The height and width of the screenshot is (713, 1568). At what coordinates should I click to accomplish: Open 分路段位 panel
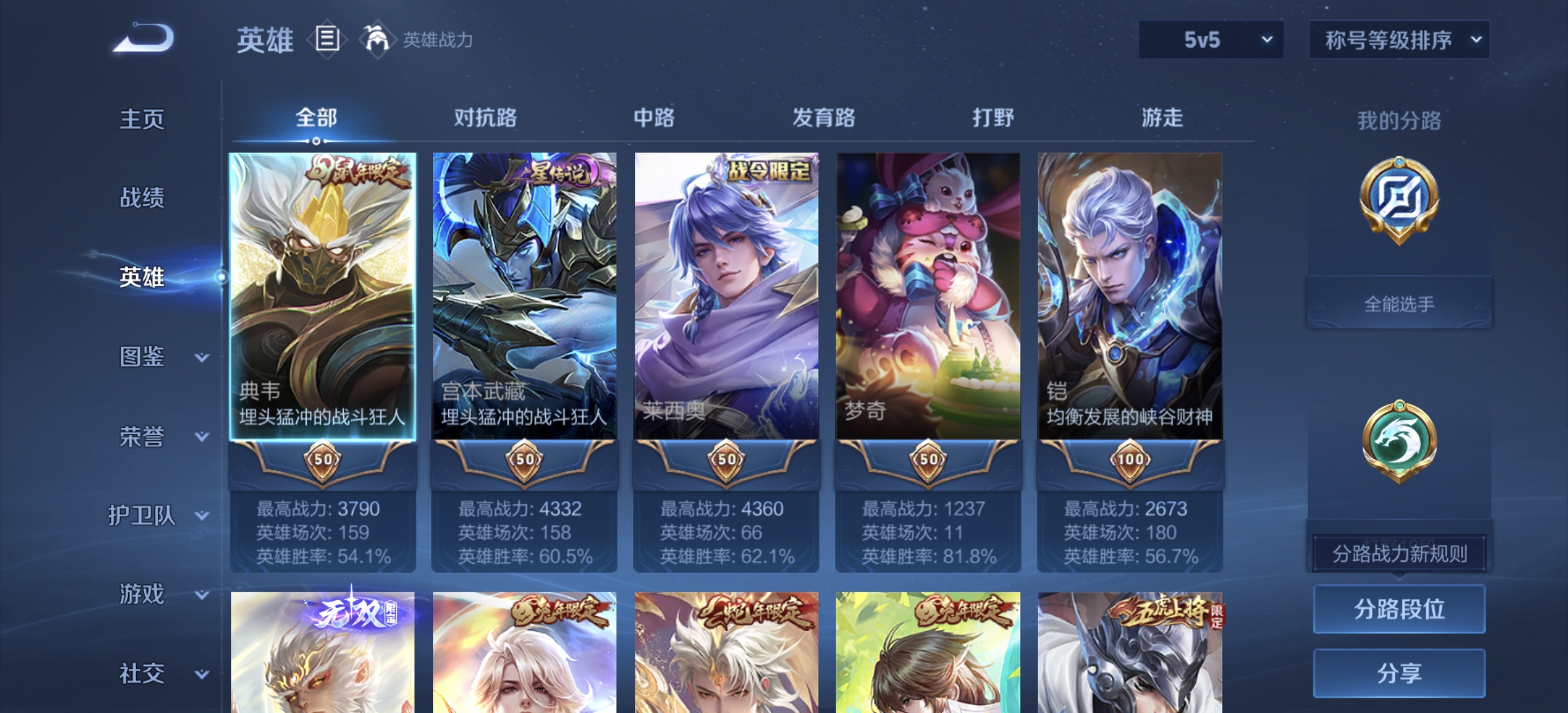(1398, 609)
